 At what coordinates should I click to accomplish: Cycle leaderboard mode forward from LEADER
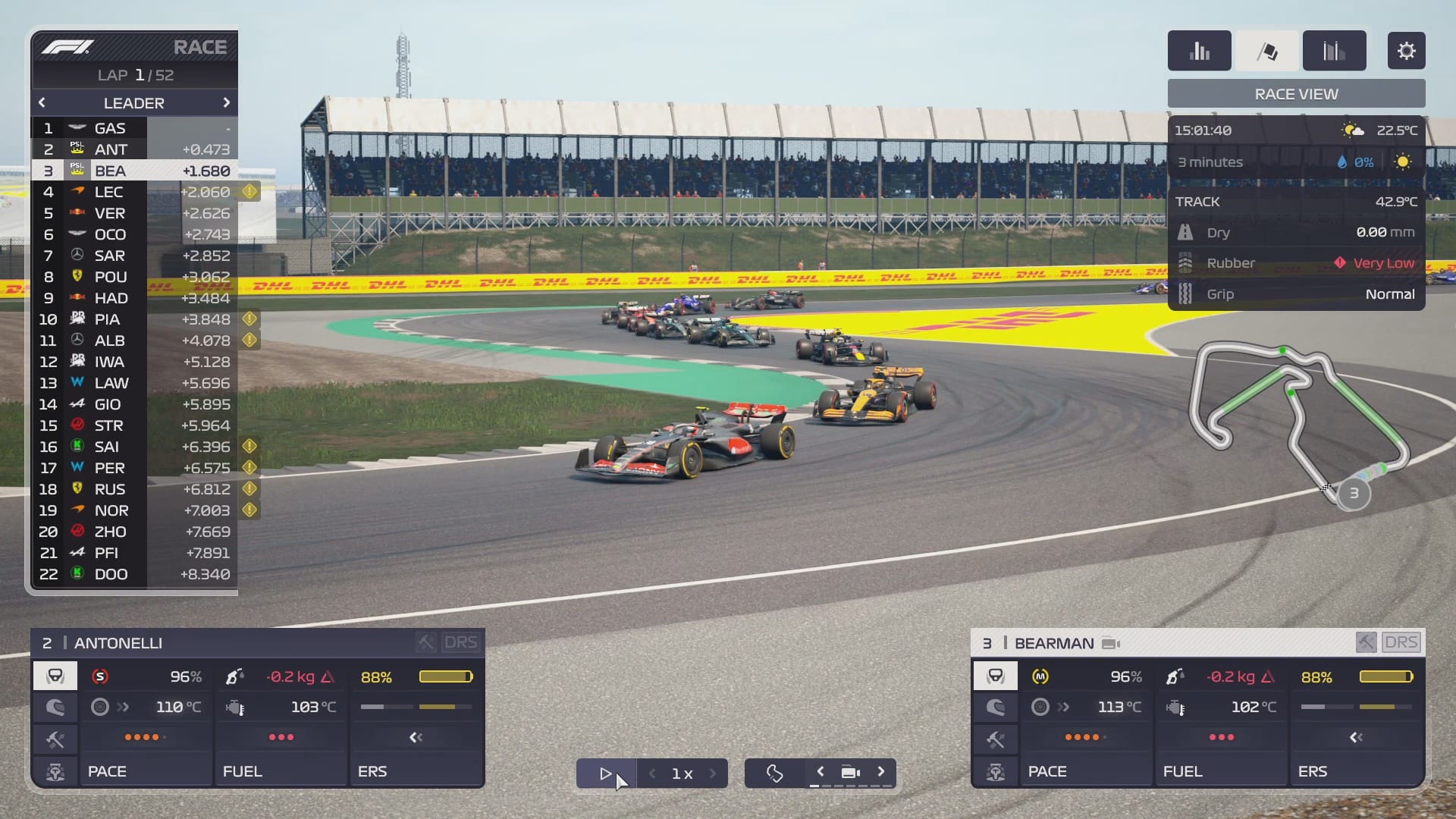tap(226, 102)
